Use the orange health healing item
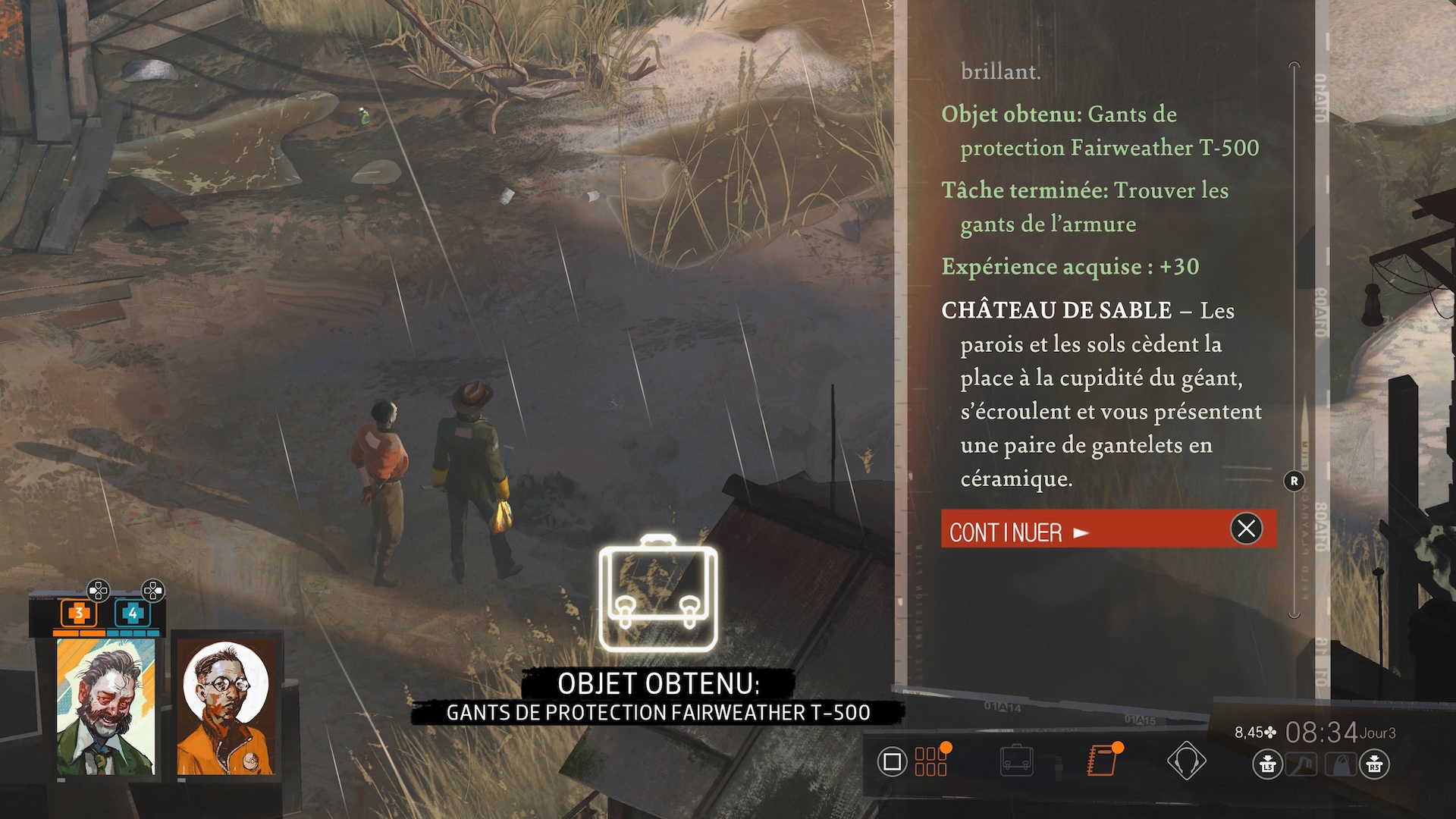1456x819 pixels. [79, 613]
